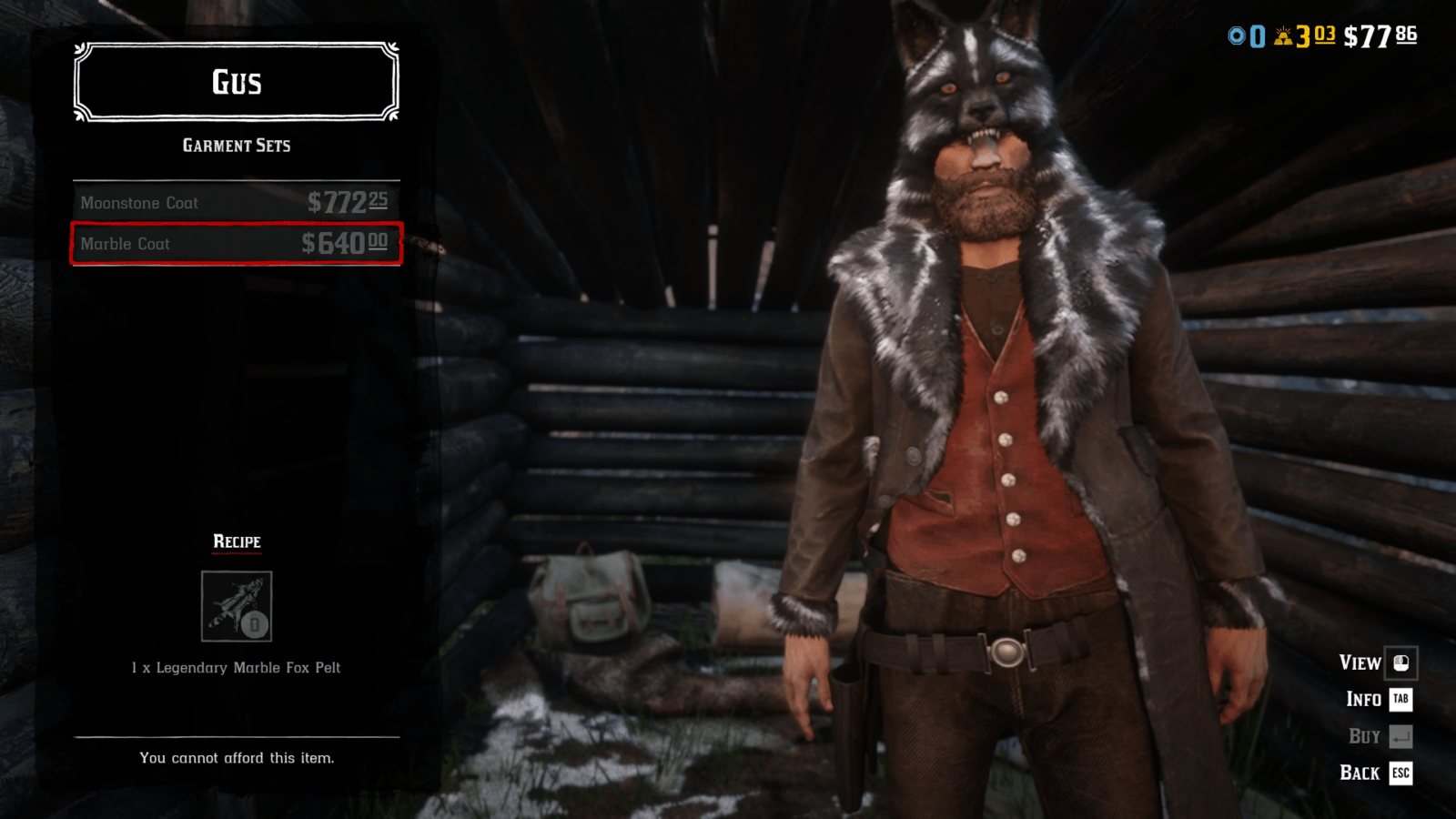The image size is (1456, 819).
Task: Click the cannot afford warning message
Action: 238,757
